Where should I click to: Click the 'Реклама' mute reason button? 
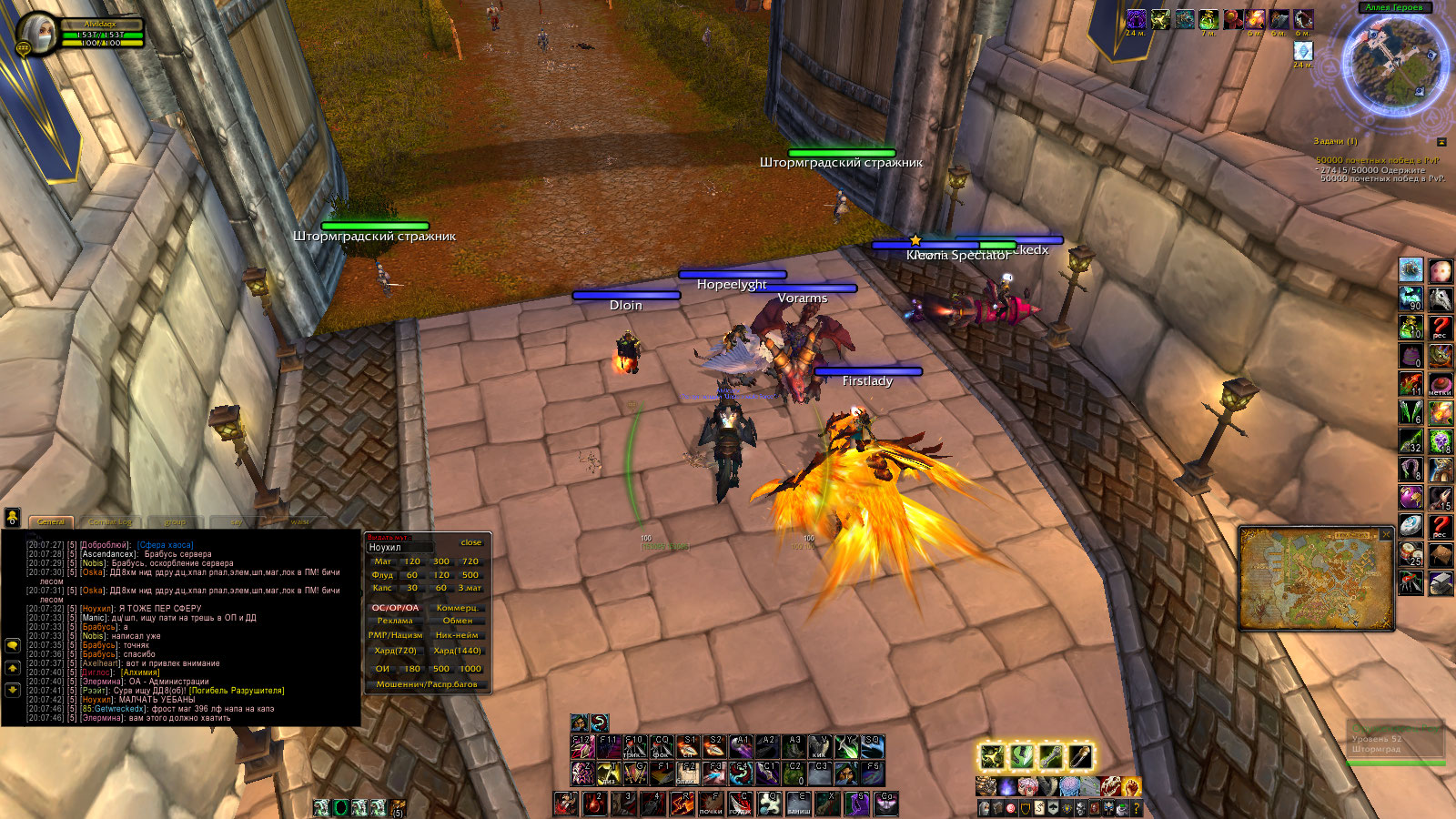coord(395,621)
